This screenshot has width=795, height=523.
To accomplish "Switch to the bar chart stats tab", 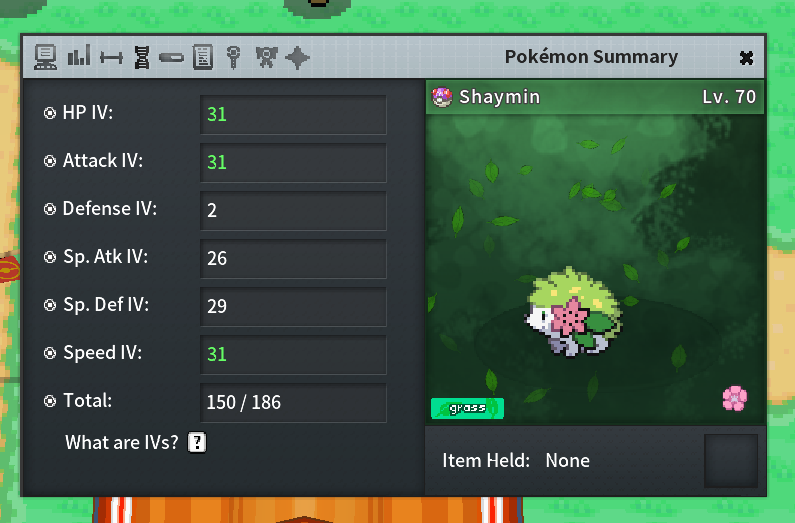I will click(78, 57).
